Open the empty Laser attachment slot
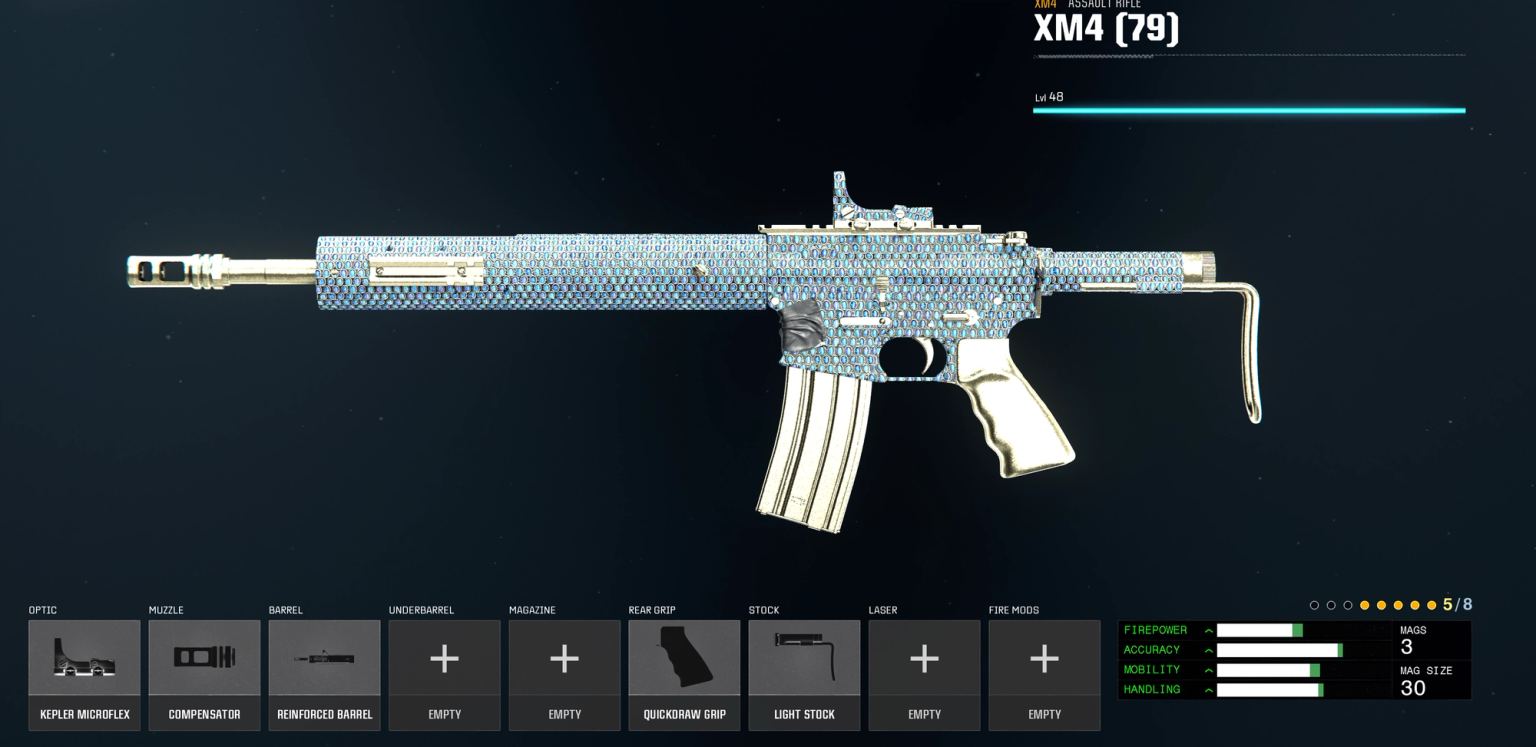Screen dimensions: 1536x747 click(x=924, y=660)
